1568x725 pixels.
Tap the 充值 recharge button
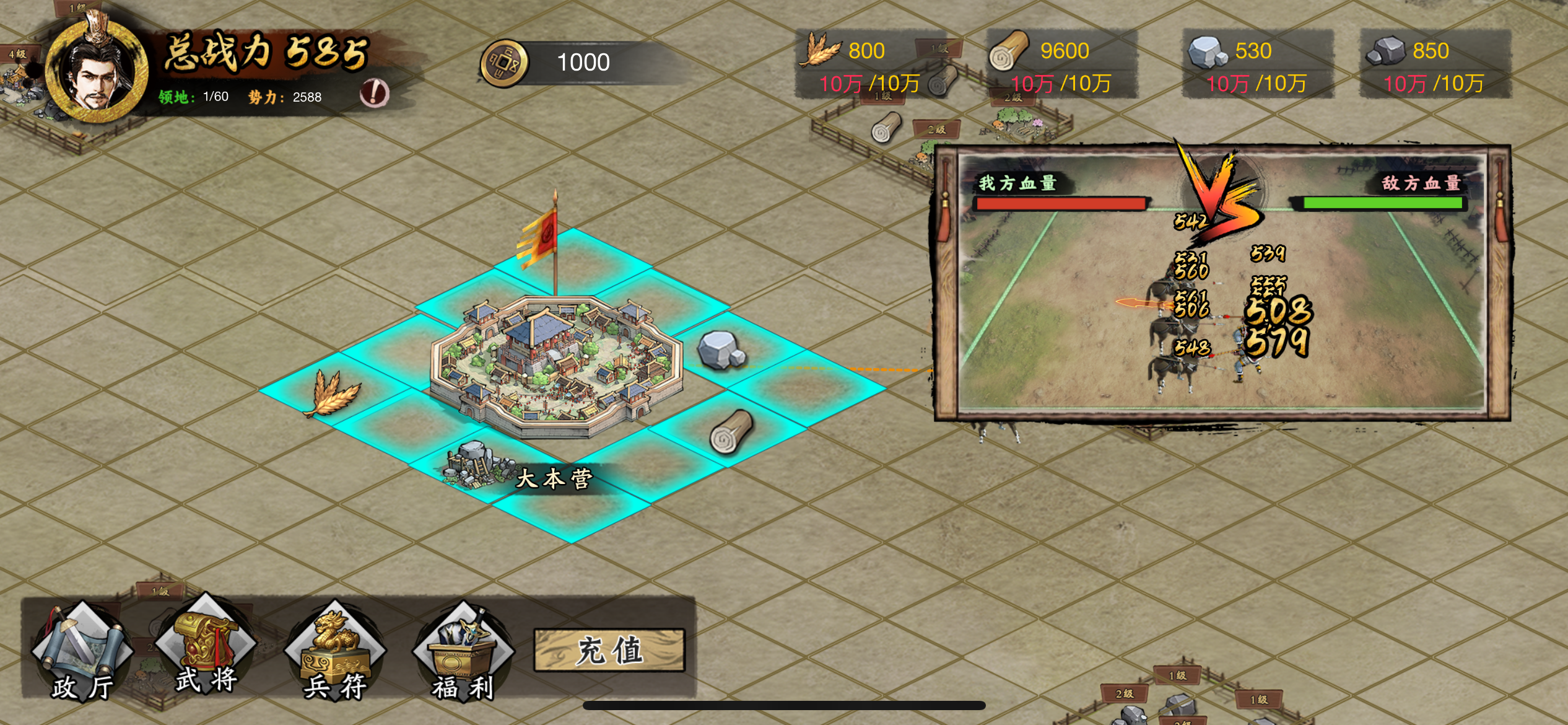[x=609, y=651]
